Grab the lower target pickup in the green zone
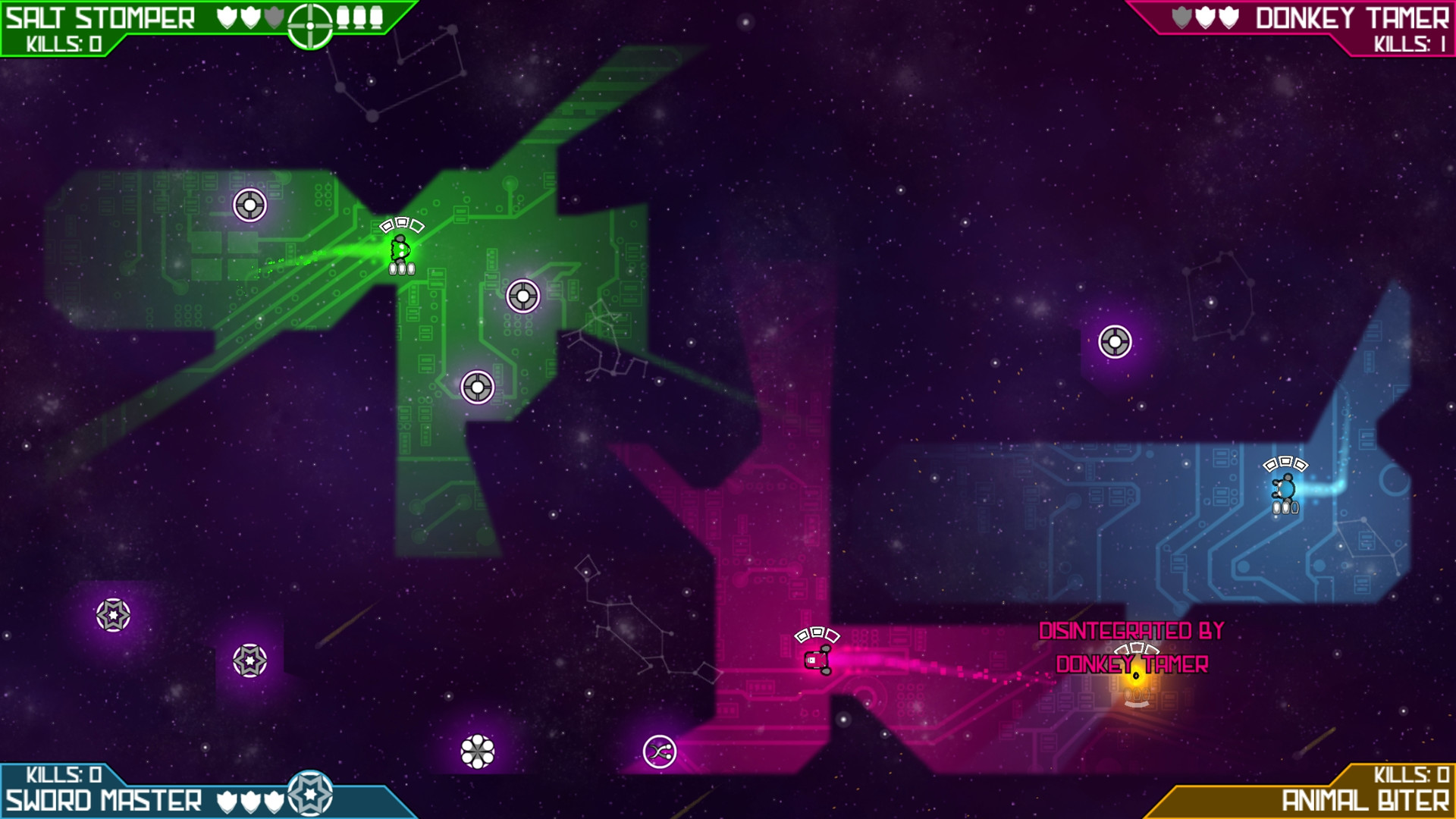 coord(477,386)
